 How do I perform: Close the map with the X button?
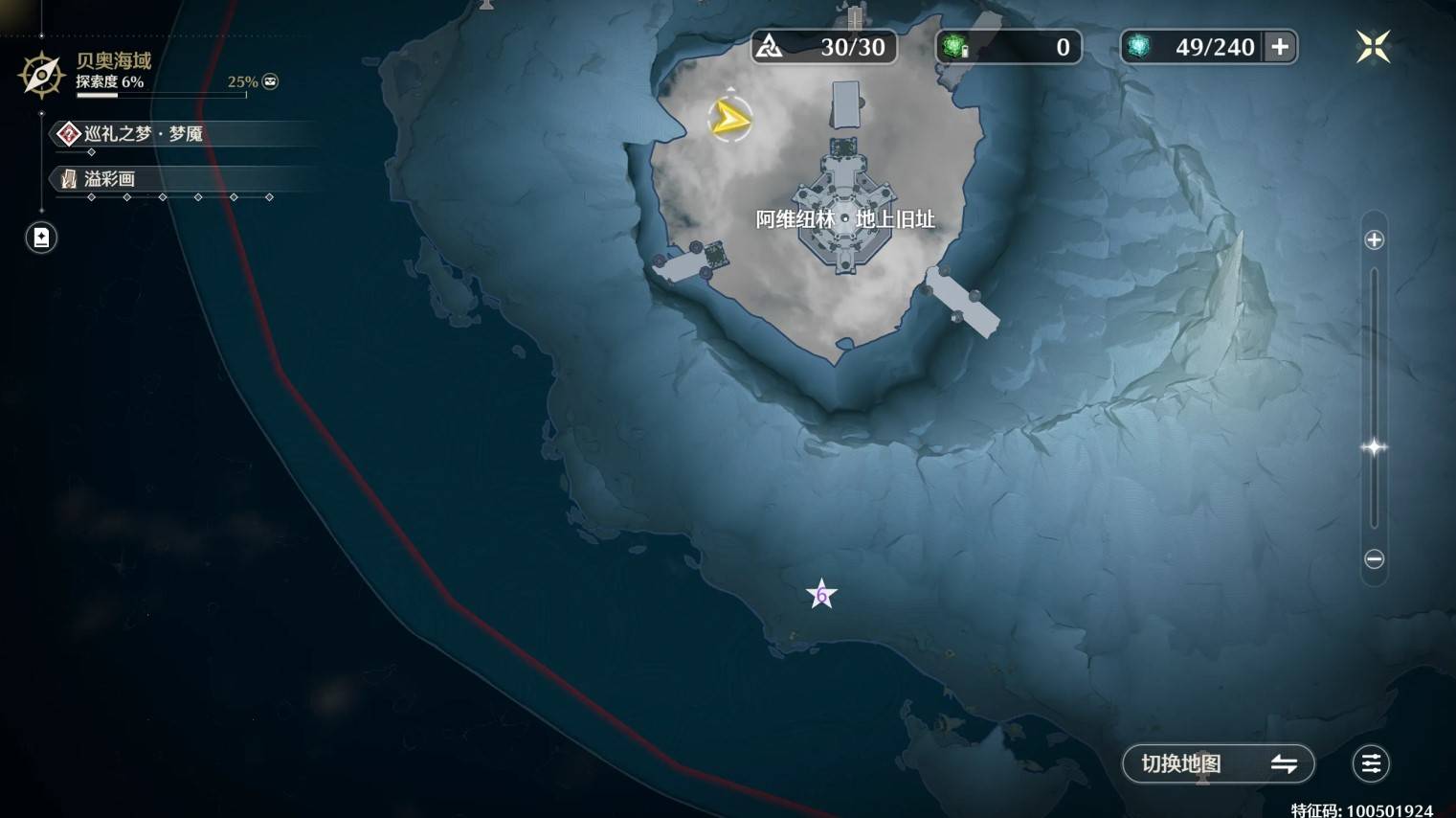1372,47
